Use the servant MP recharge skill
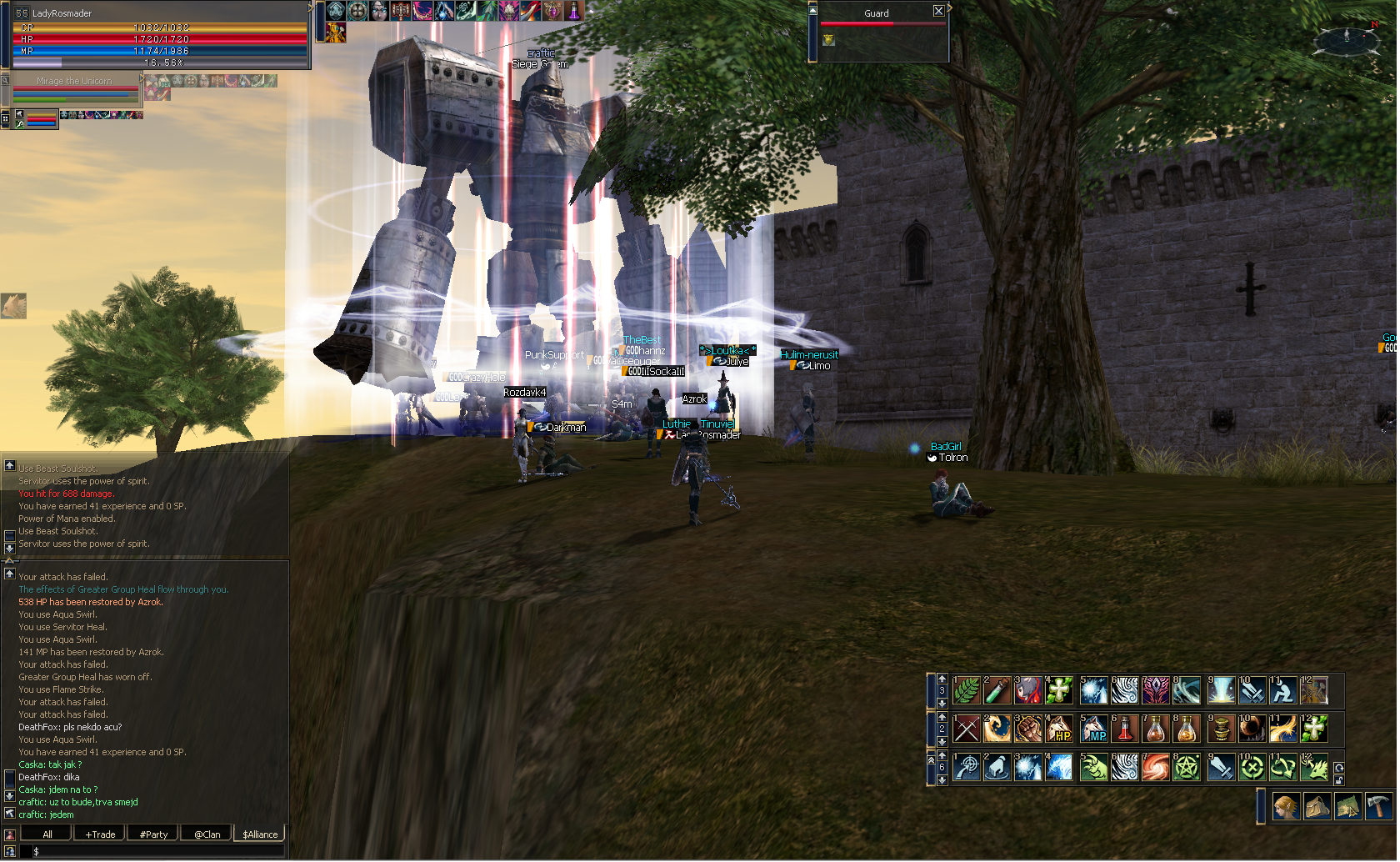Screen dimensions: 1400x862 coord(1094,729)
